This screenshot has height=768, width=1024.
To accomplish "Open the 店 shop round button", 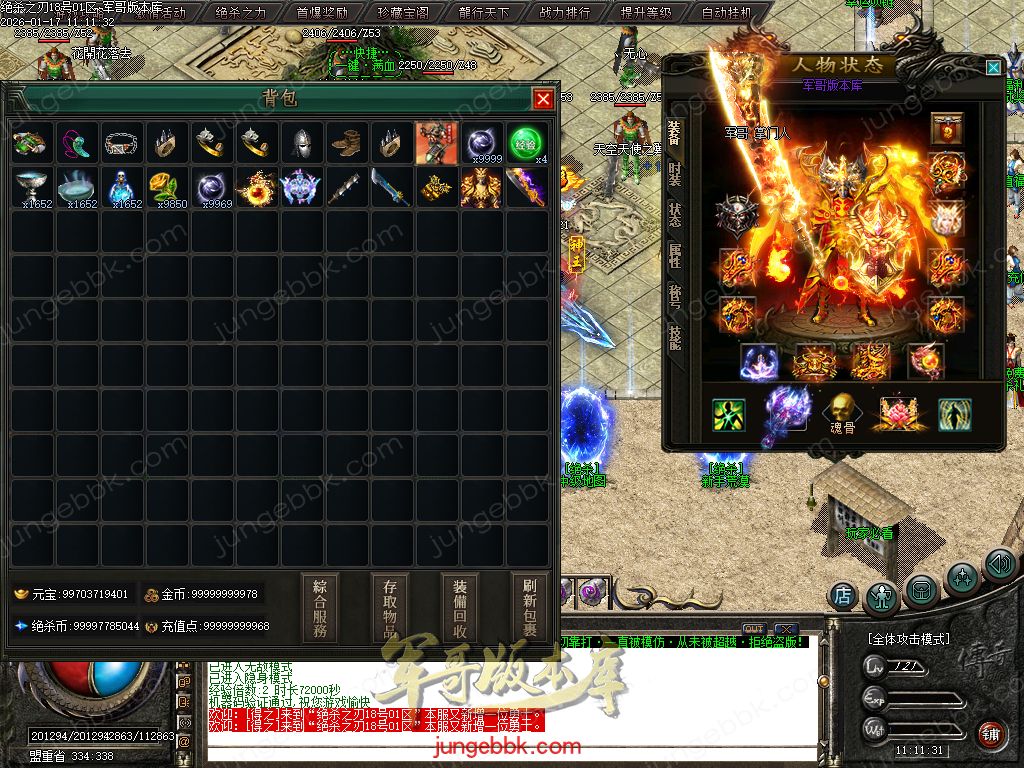I will tap(843, 595).
